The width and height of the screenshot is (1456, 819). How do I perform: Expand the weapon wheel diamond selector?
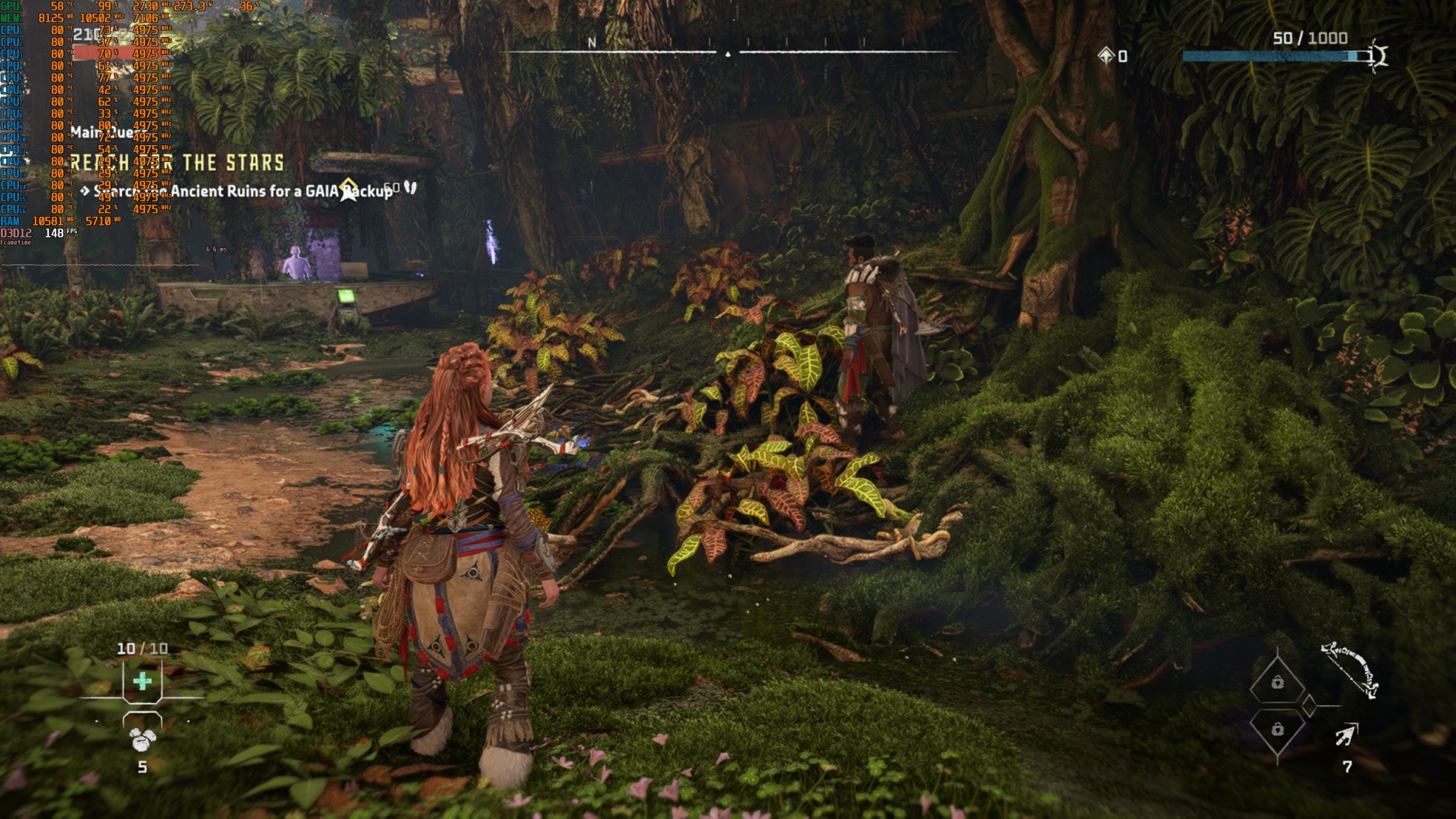click(1309, 705)
